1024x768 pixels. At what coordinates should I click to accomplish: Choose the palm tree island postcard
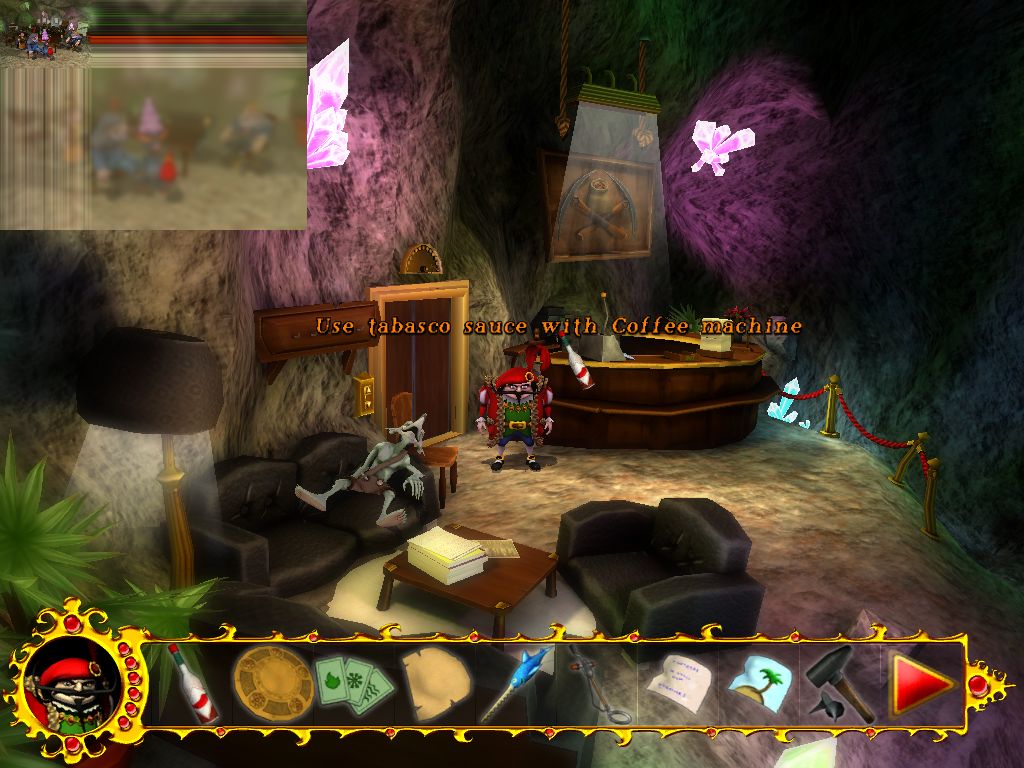[x=760, y=684]
